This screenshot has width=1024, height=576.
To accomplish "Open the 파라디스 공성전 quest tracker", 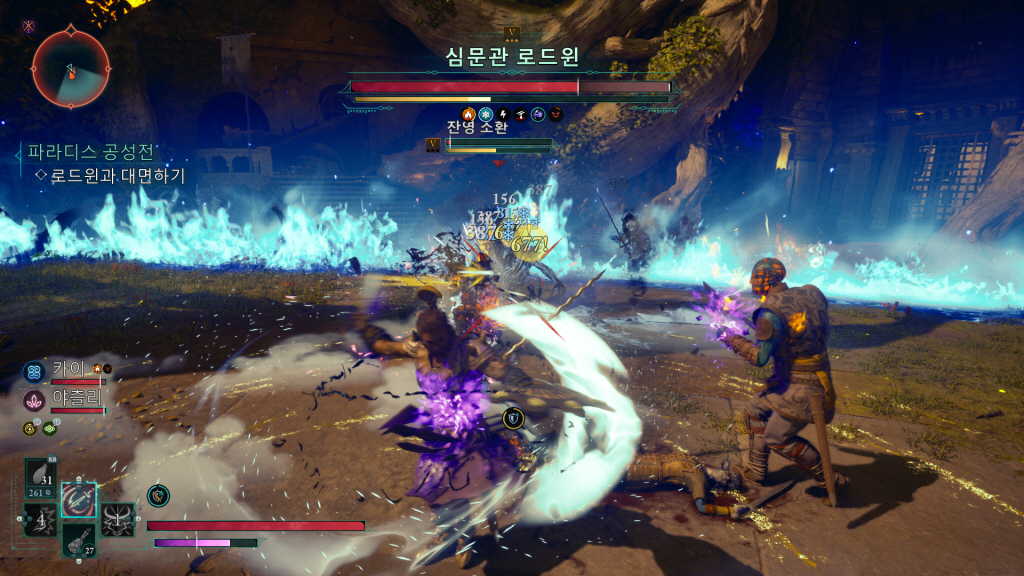I will pyautogui.click(x=91, y=153).
